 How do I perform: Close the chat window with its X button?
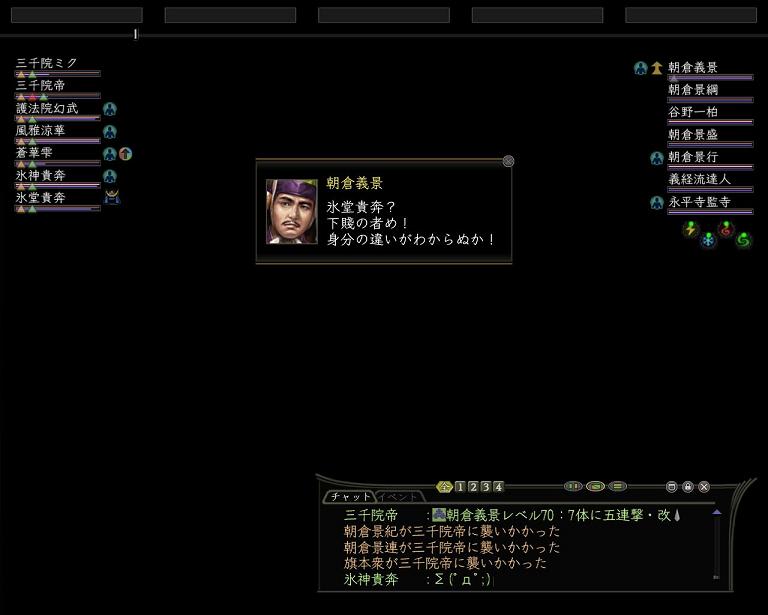click(704, 487)
